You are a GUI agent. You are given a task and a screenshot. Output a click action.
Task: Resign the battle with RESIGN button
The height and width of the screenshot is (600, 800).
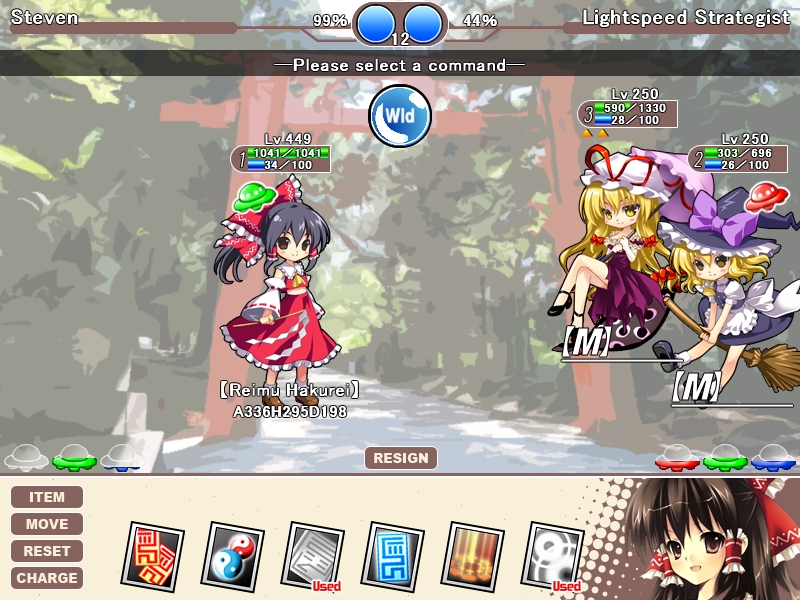click(x=400, y=458)
